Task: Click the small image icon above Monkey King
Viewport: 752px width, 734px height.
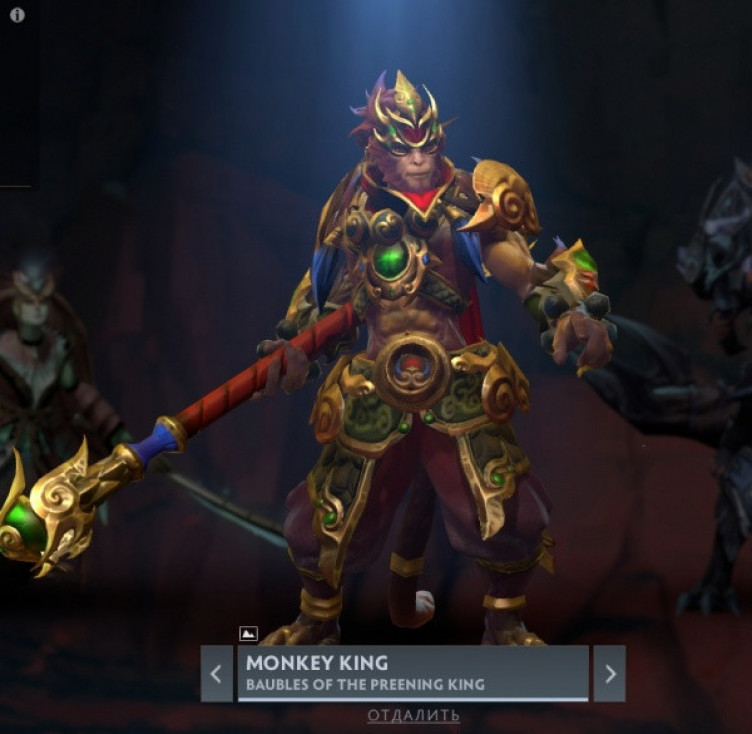Action: coord(249,633)
